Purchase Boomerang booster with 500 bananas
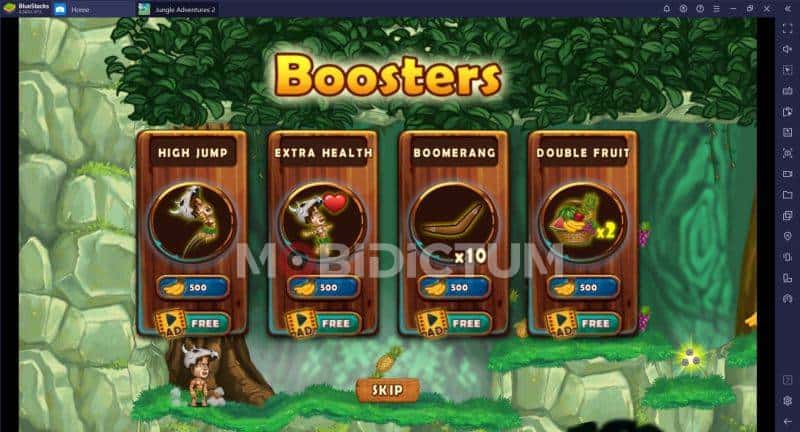The width and height of the screenshot is (800, 432). (x=453, y=287)
